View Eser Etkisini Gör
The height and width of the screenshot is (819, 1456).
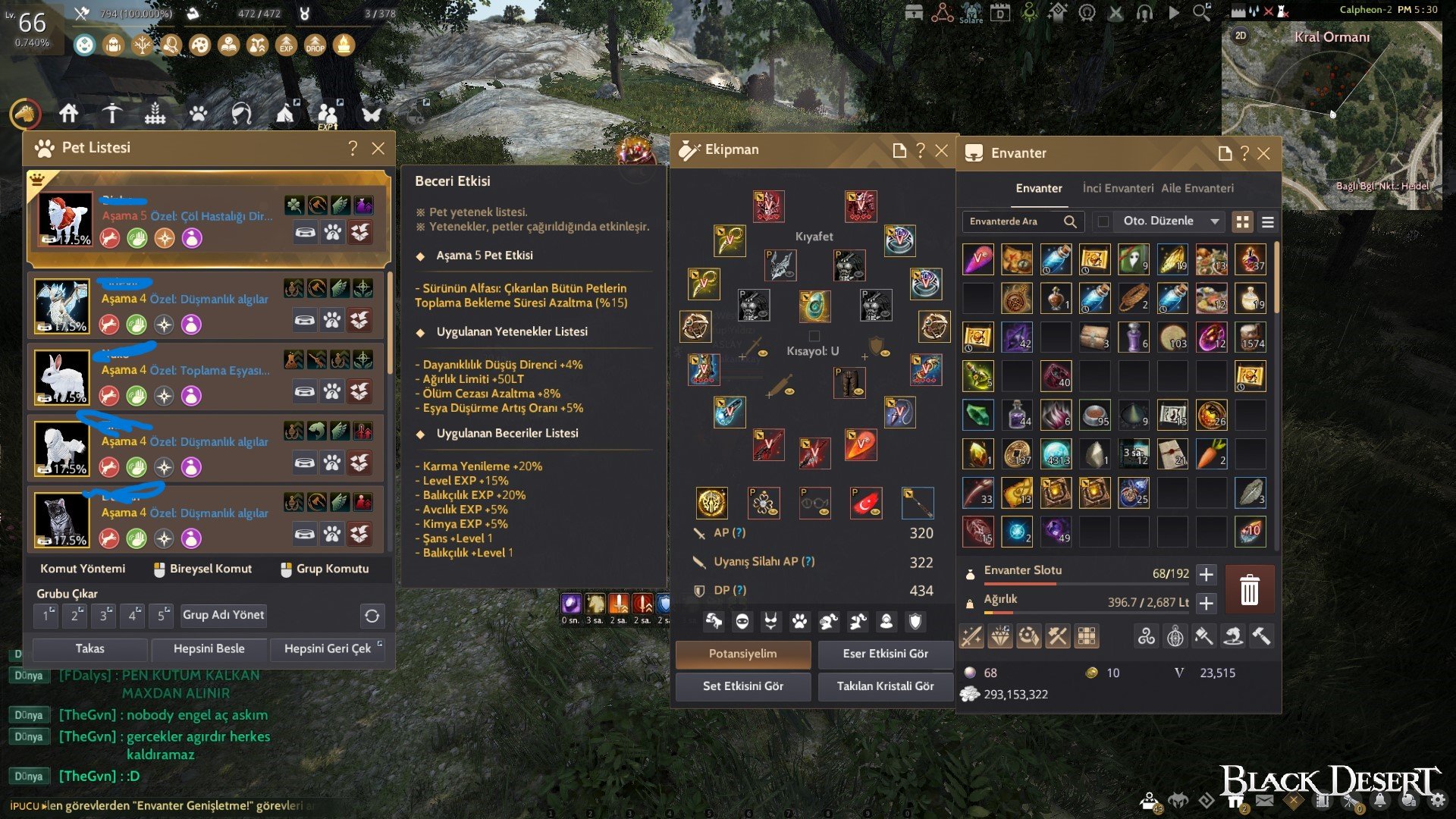tap(885, 654)
